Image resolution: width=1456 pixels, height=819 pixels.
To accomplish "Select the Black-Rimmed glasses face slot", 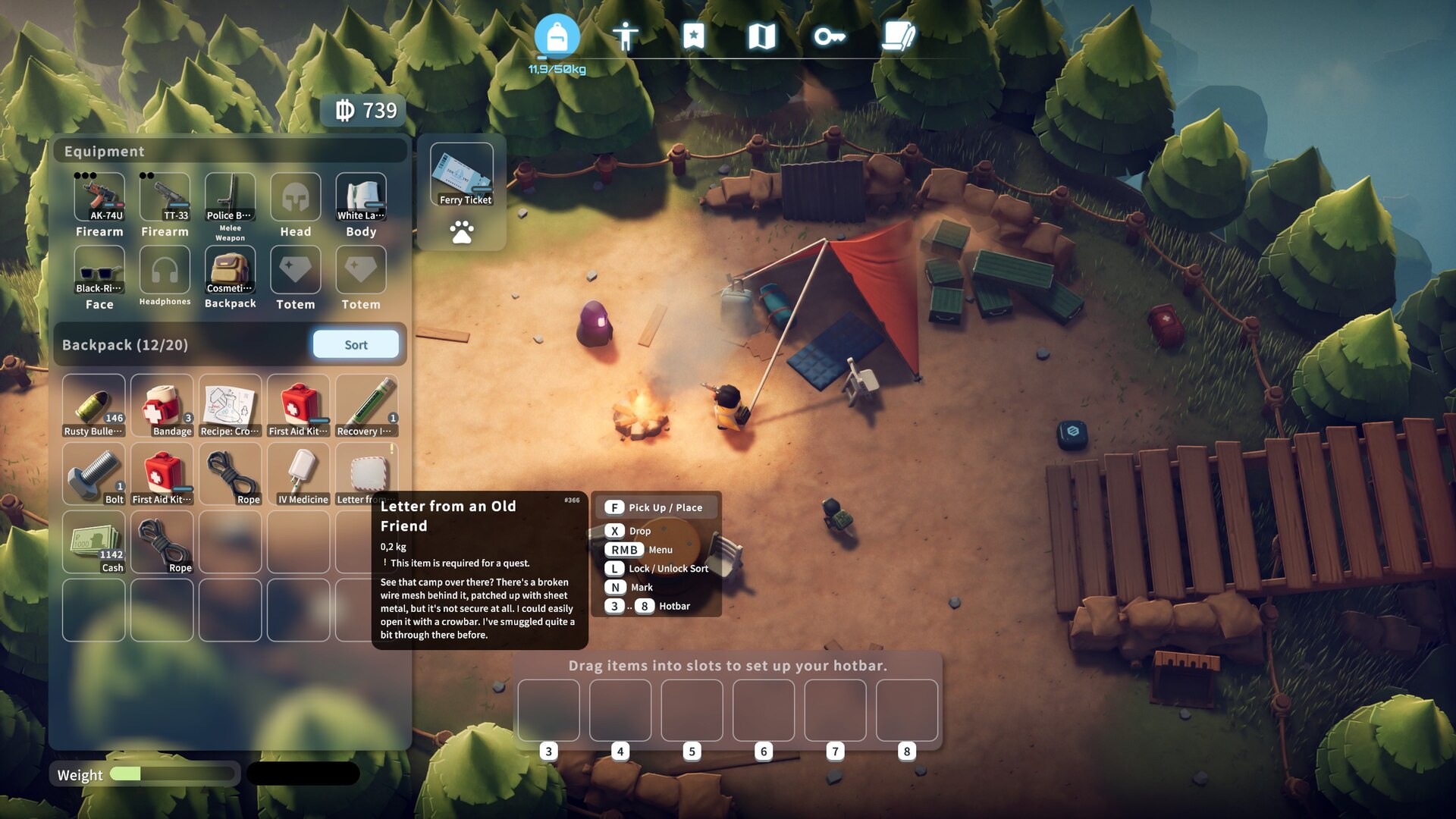I will (99, 270).
